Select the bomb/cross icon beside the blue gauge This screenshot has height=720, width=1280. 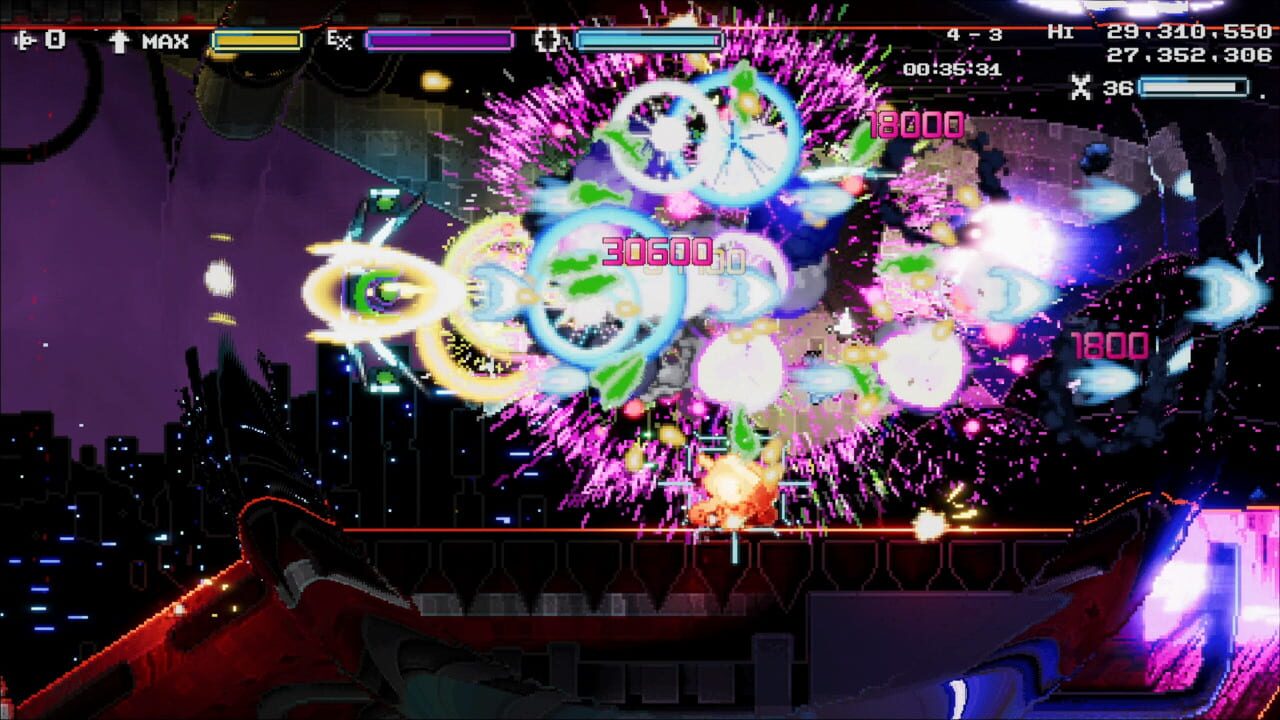pos(547,41)
